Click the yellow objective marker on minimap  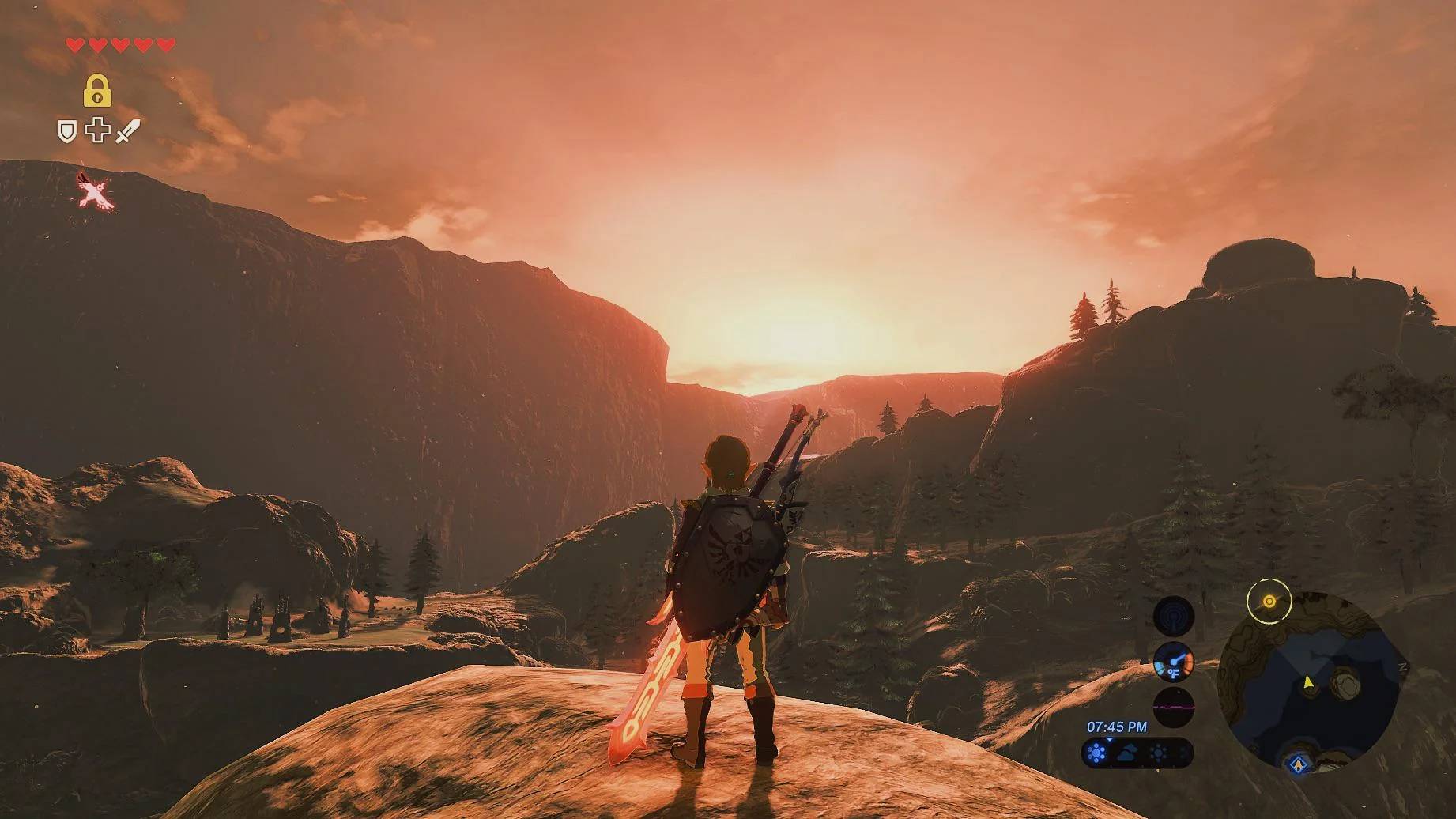(1269, 602)
